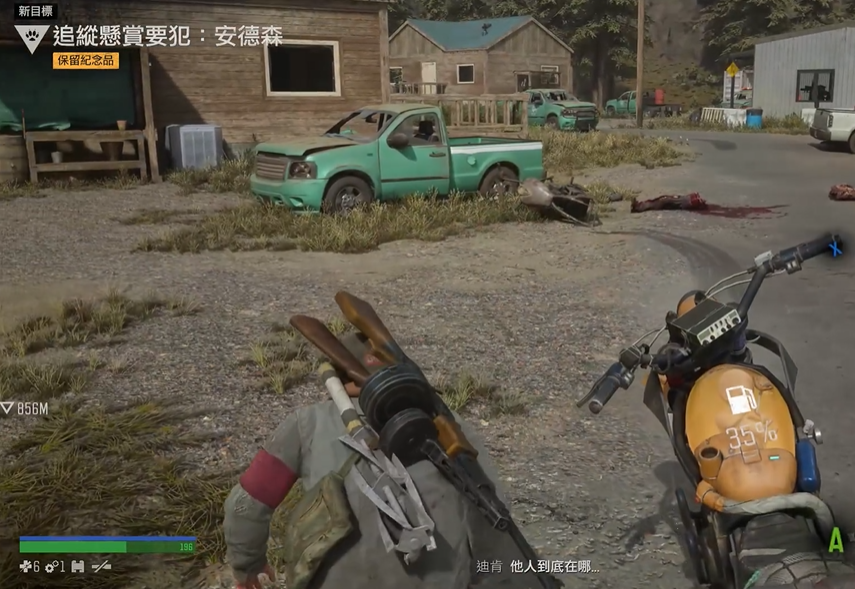Click the paw-print bounty objective icon

click(x=30, y=38)
